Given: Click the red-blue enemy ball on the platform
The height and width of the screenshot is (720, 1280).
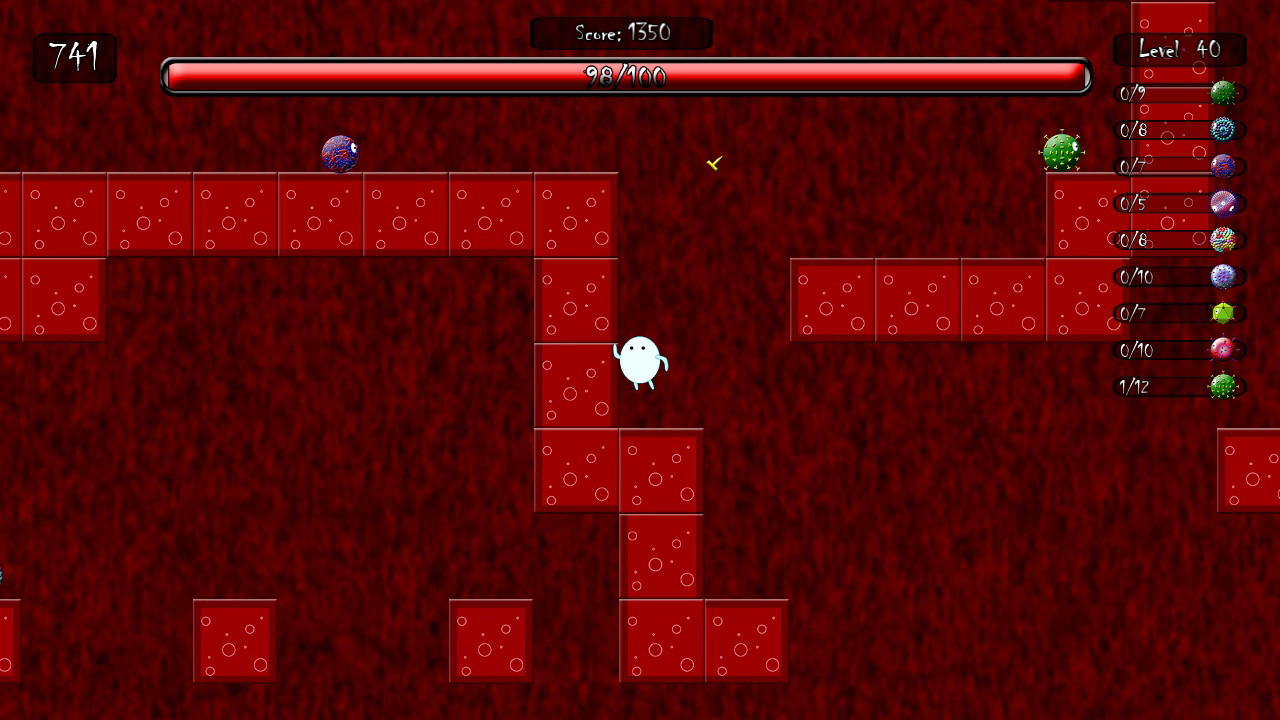Looking at the screenshot, I should 340,151.
